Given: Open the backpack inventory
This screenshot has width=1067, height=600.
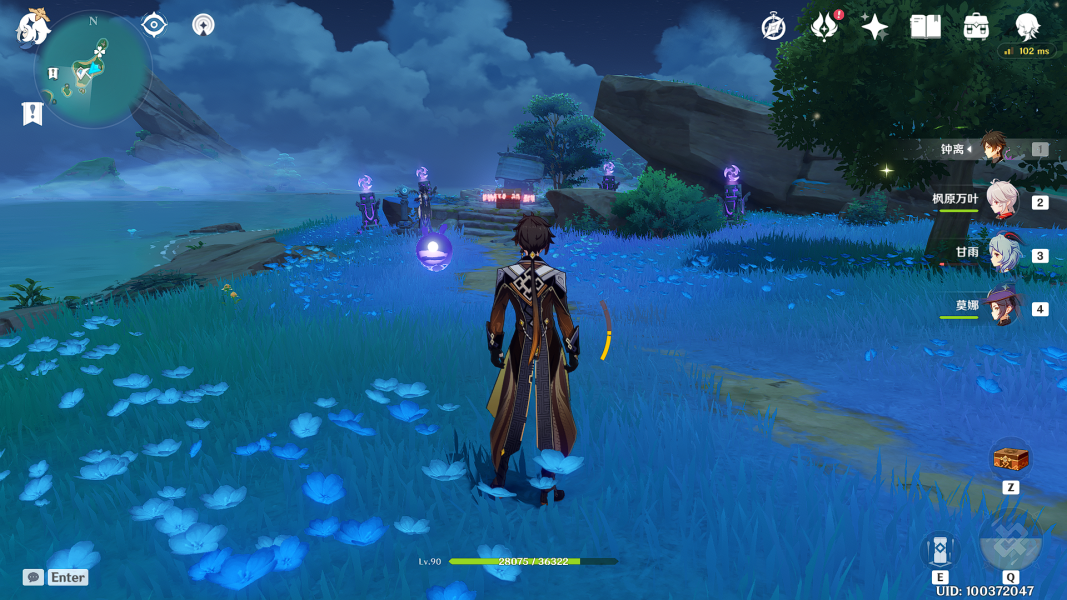Looking at the screenshot, I should pos(977,27).
